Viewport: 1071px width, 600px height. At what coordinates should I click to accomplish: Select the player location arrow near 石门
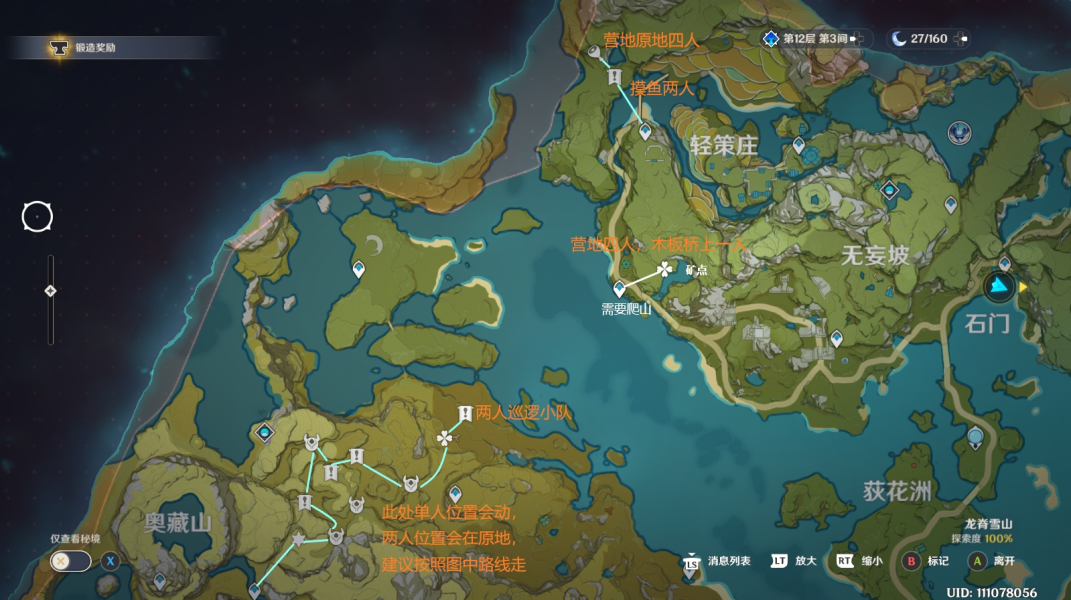coord(998,287)
